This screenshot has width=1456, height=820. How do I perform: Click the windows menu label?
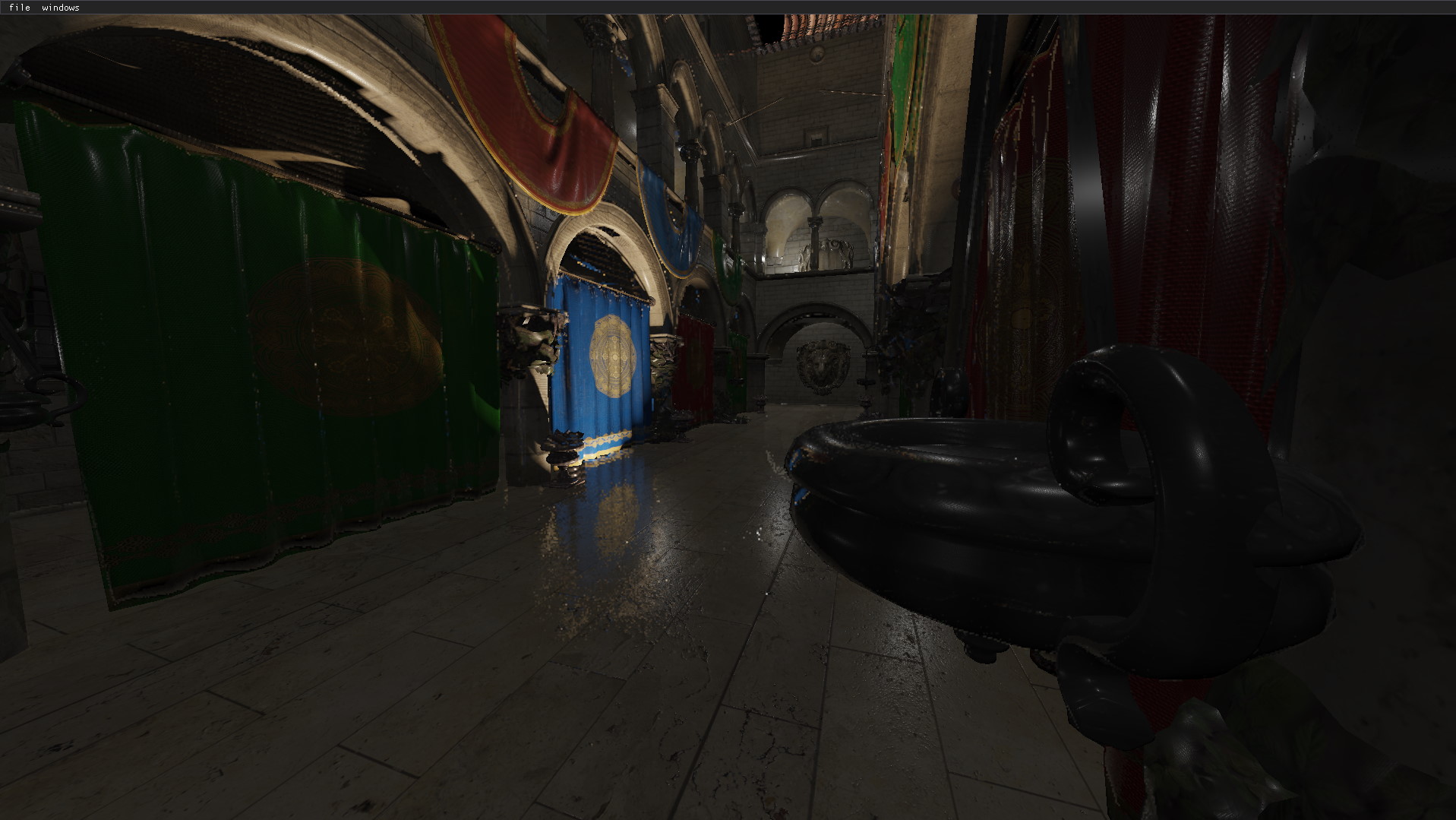(62, 8)
